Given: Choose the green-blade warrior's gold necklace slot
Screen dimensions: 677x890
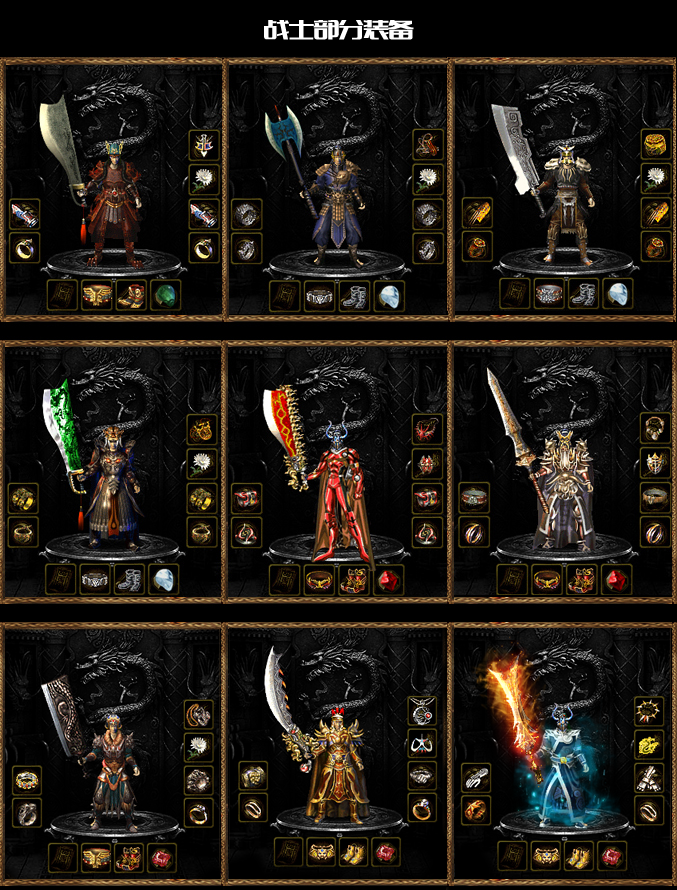Looking at the screenshot, I should (203, 429).
